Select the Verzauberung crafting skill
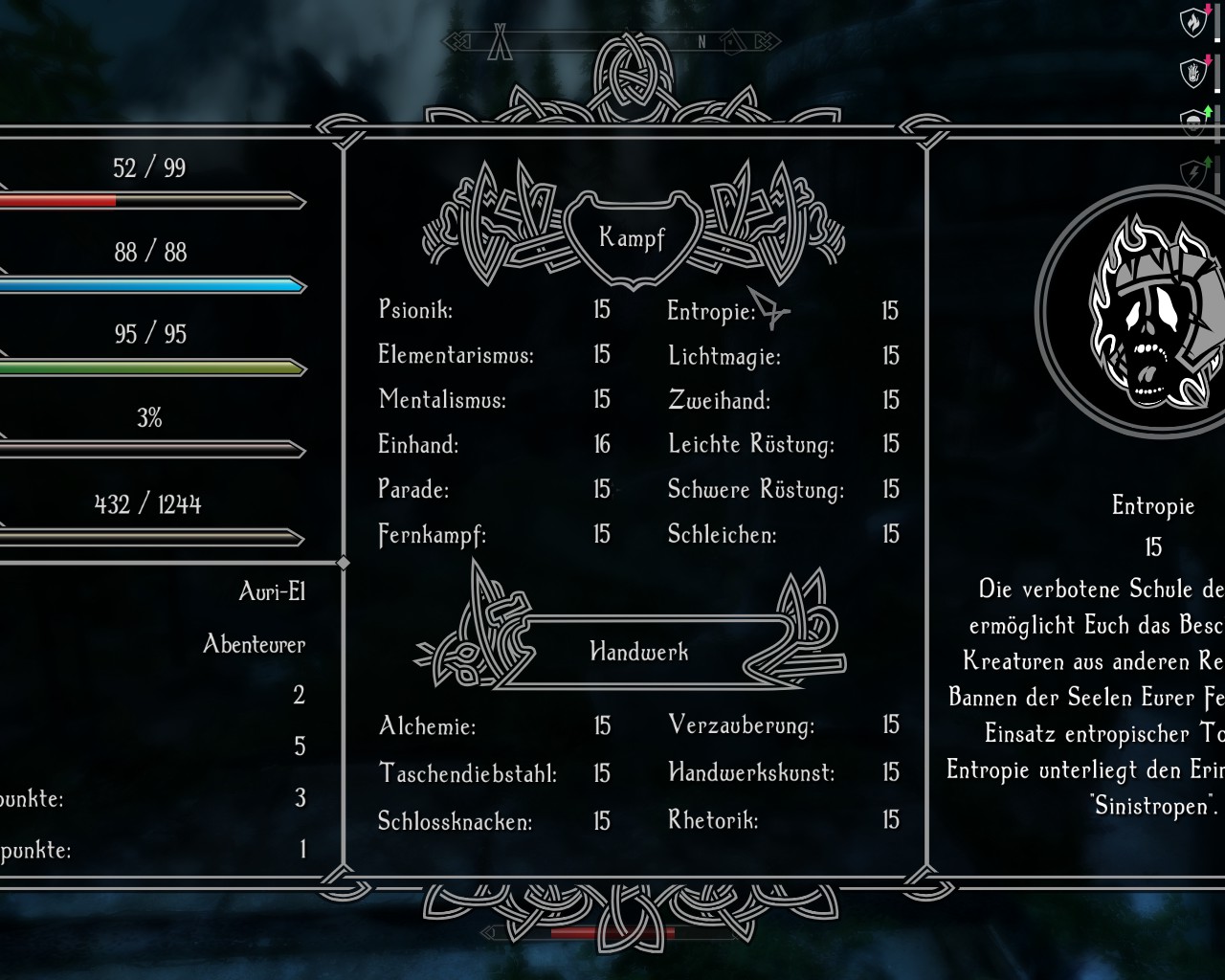Viewport: 1225px width, 980px height. click(x=742, y=725)
